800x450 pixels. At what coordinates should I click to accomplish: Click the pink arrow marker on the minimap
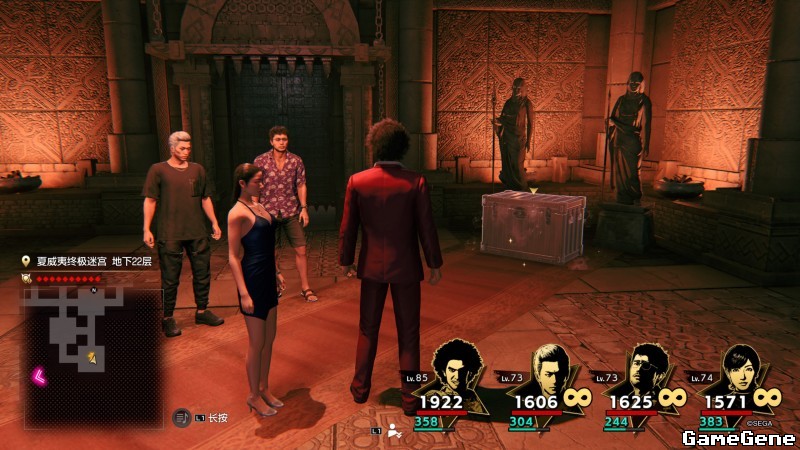coord(41,376)
